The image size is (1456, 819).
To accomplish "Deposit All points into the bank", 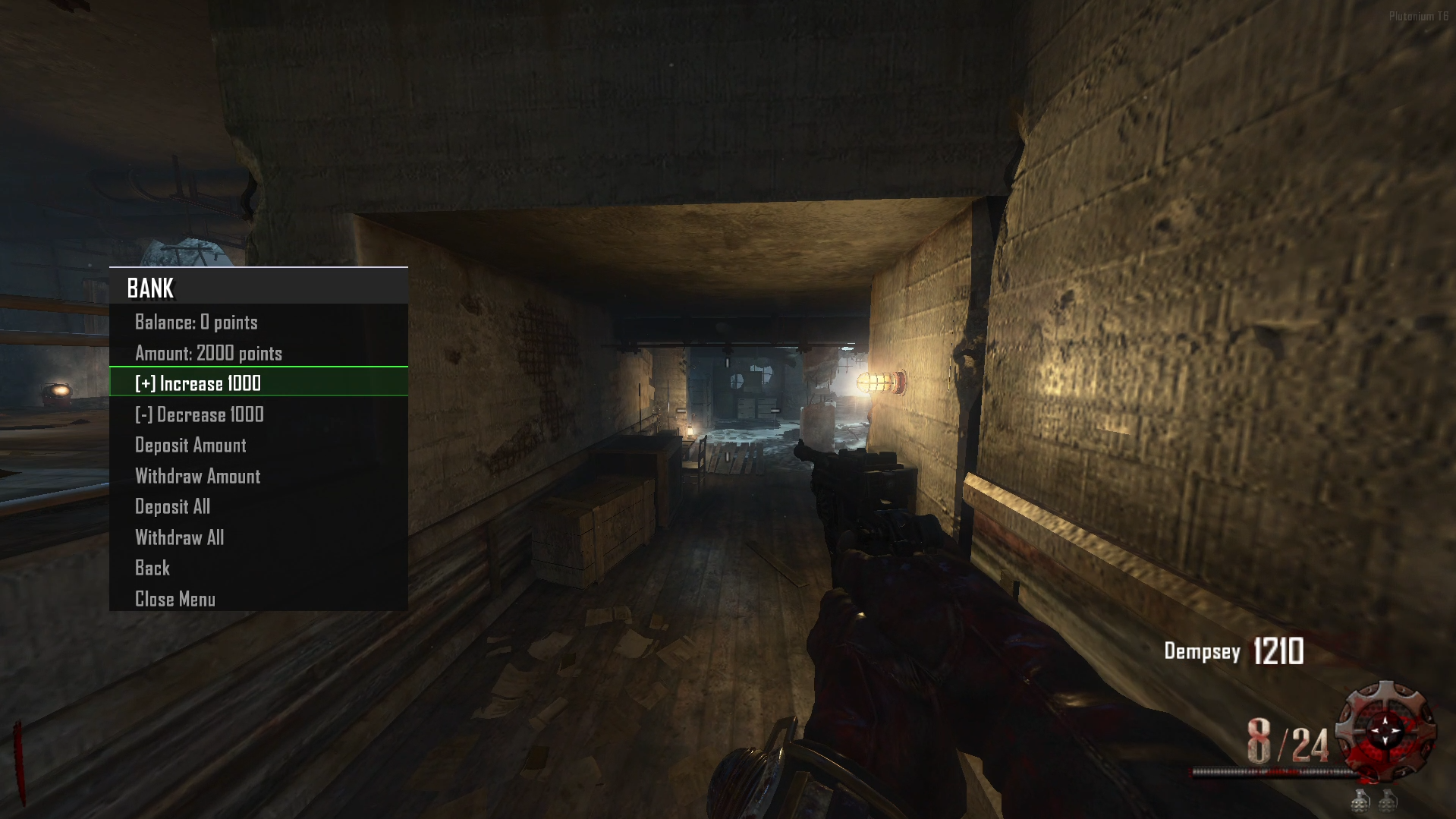I will coord(172,507).
